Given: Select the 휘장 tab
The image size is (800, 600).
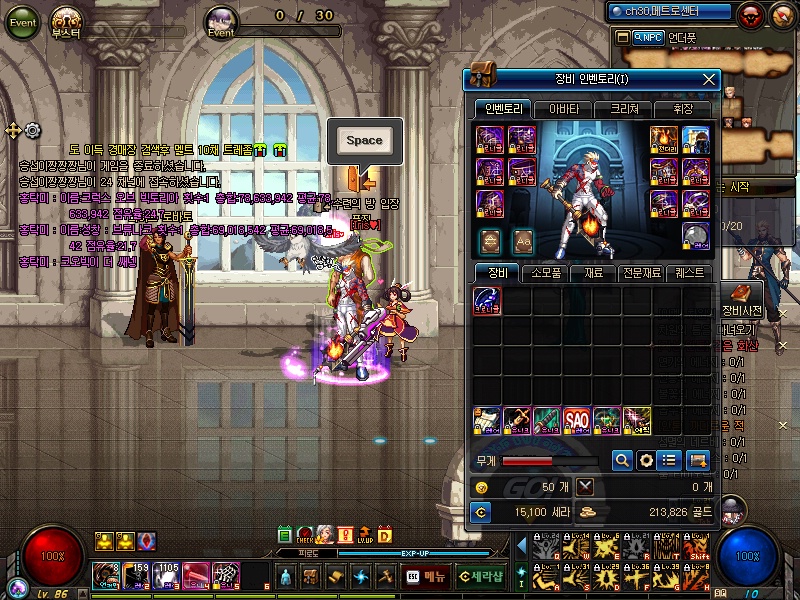Looking at the screenshot, I should pyautogui.click(x=683, y=109).
